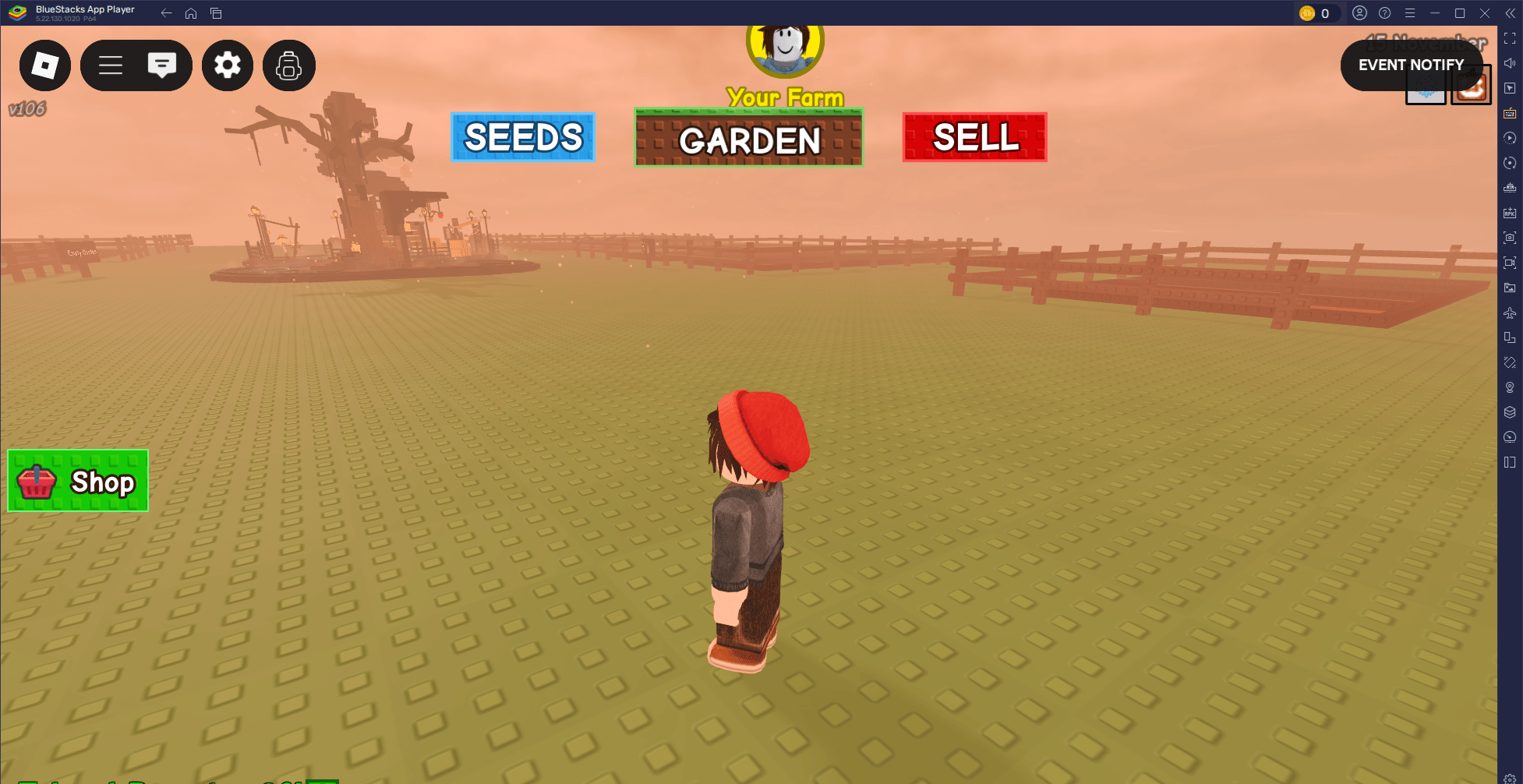Open the Your Farm avatar badge
Viewport: 1523px width, 784px height.
(x=785, y=48)
